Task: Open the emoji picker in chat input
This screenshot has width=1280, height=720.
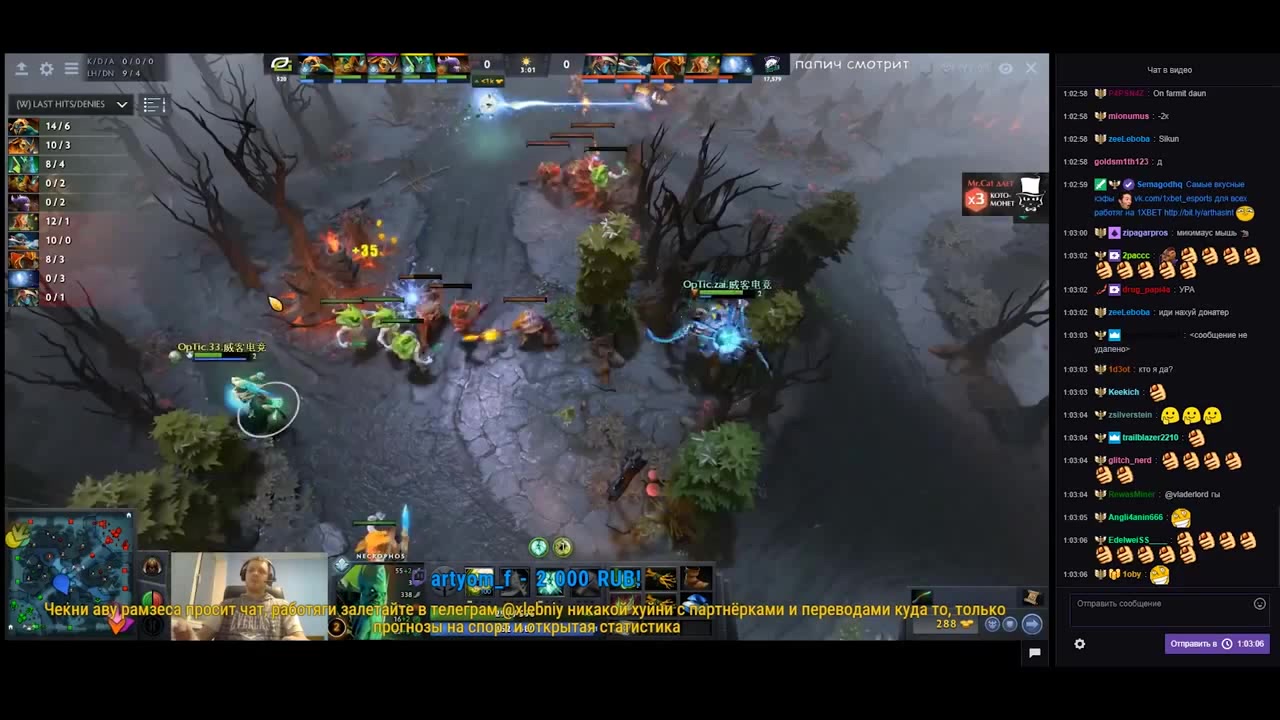Action: click(x=1259, y=604)
